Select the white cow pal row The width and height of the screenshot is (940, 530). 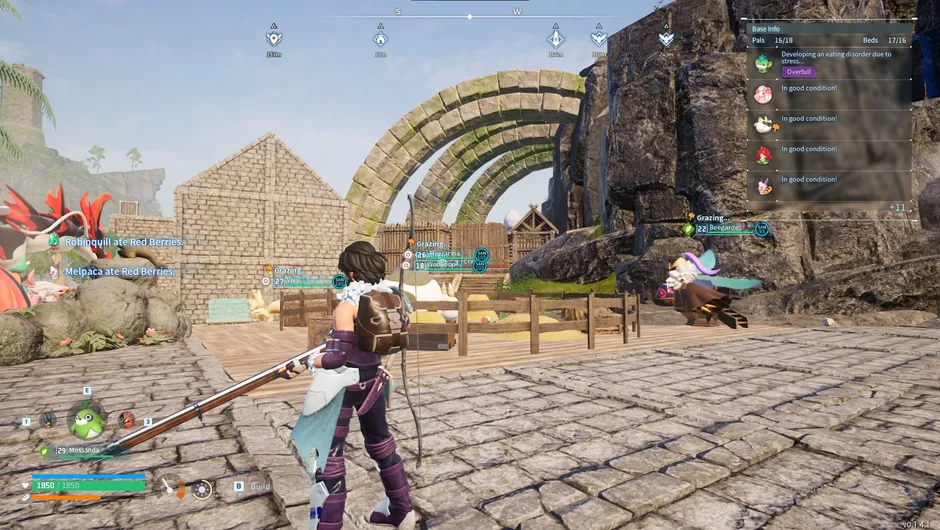pyautogui.click(x=763, y=124)
